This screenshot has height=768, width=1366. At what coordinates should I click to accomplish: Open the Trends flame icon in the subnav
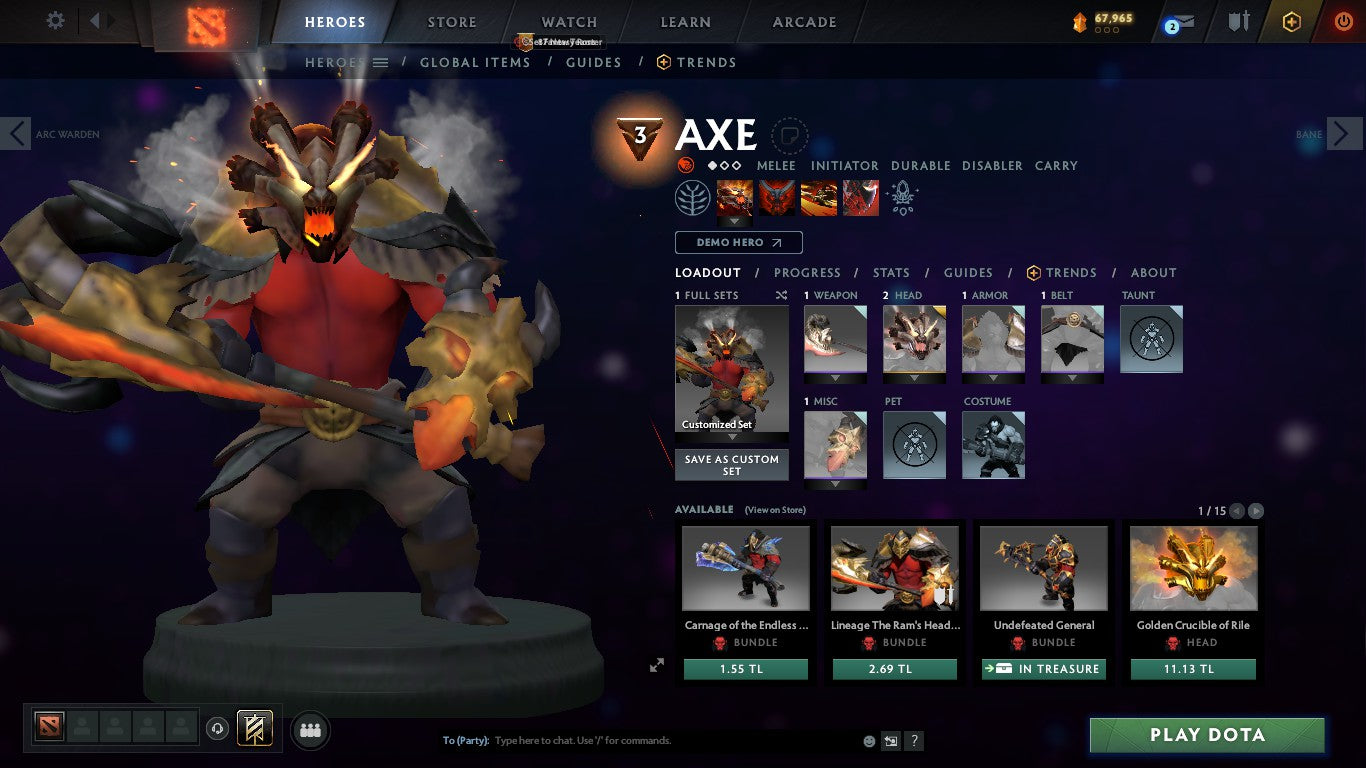pos(662,62)
